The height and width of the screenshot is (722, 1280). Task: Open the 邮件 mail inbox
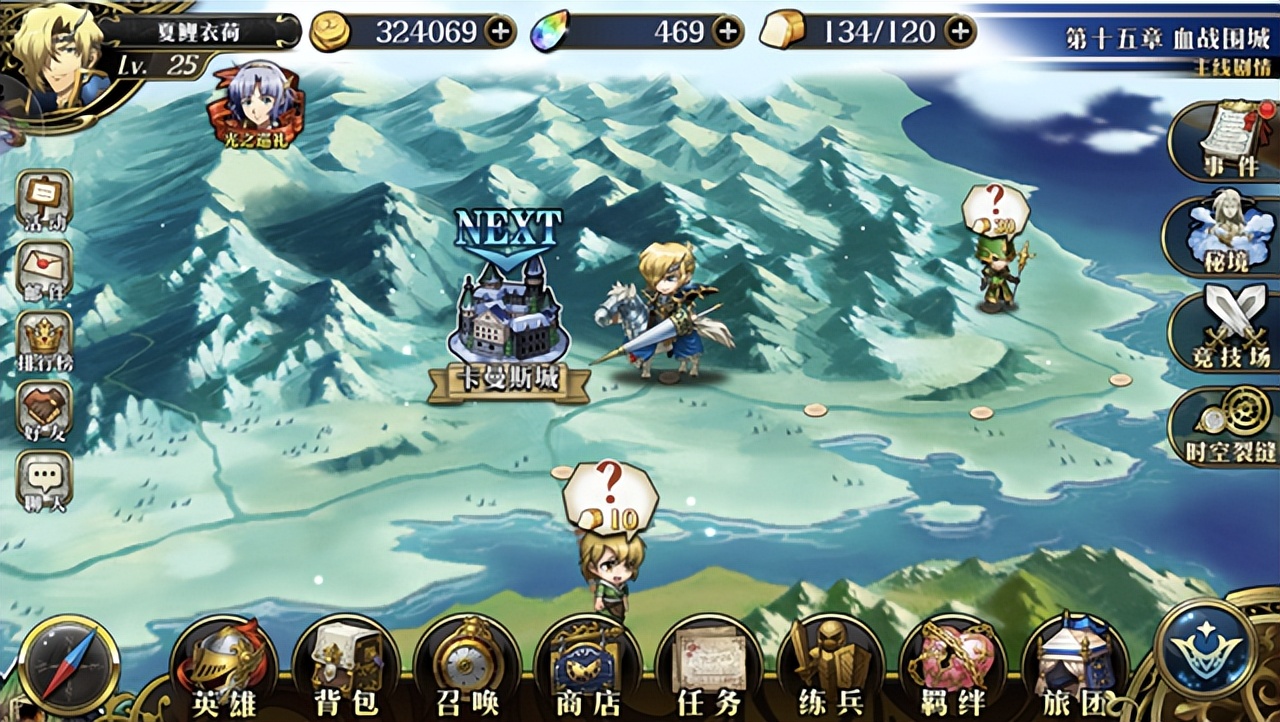[x=44, y=268]
